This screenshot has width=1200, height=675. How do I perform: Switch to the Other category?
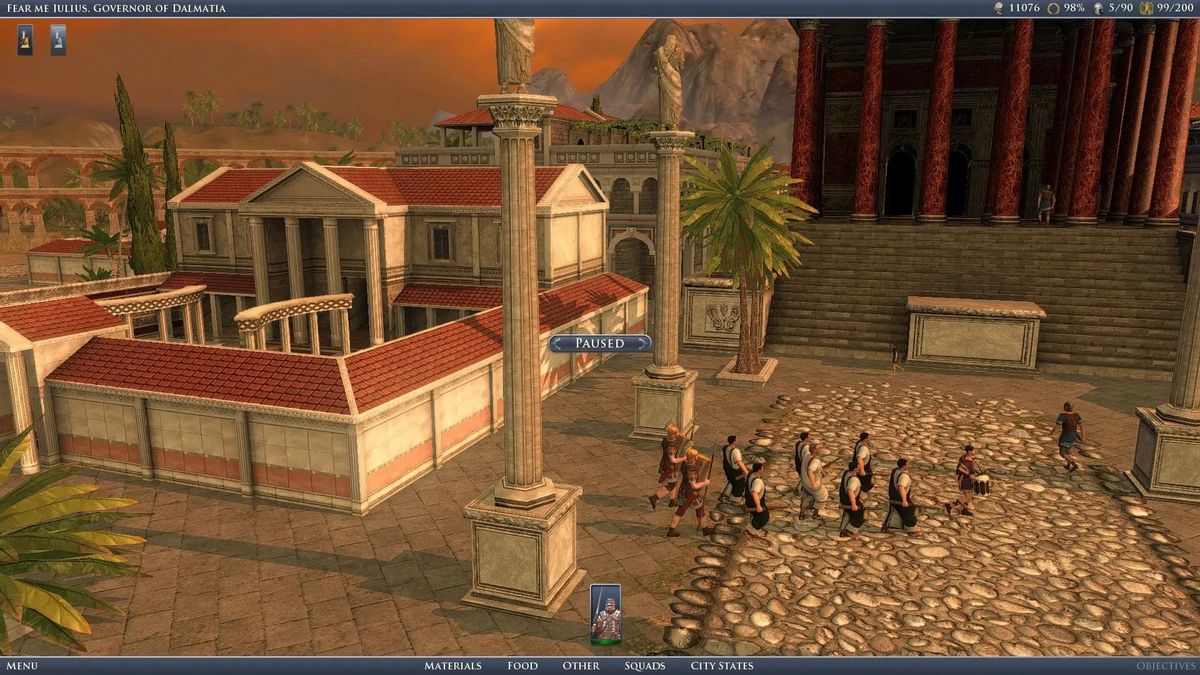point(581,666)
